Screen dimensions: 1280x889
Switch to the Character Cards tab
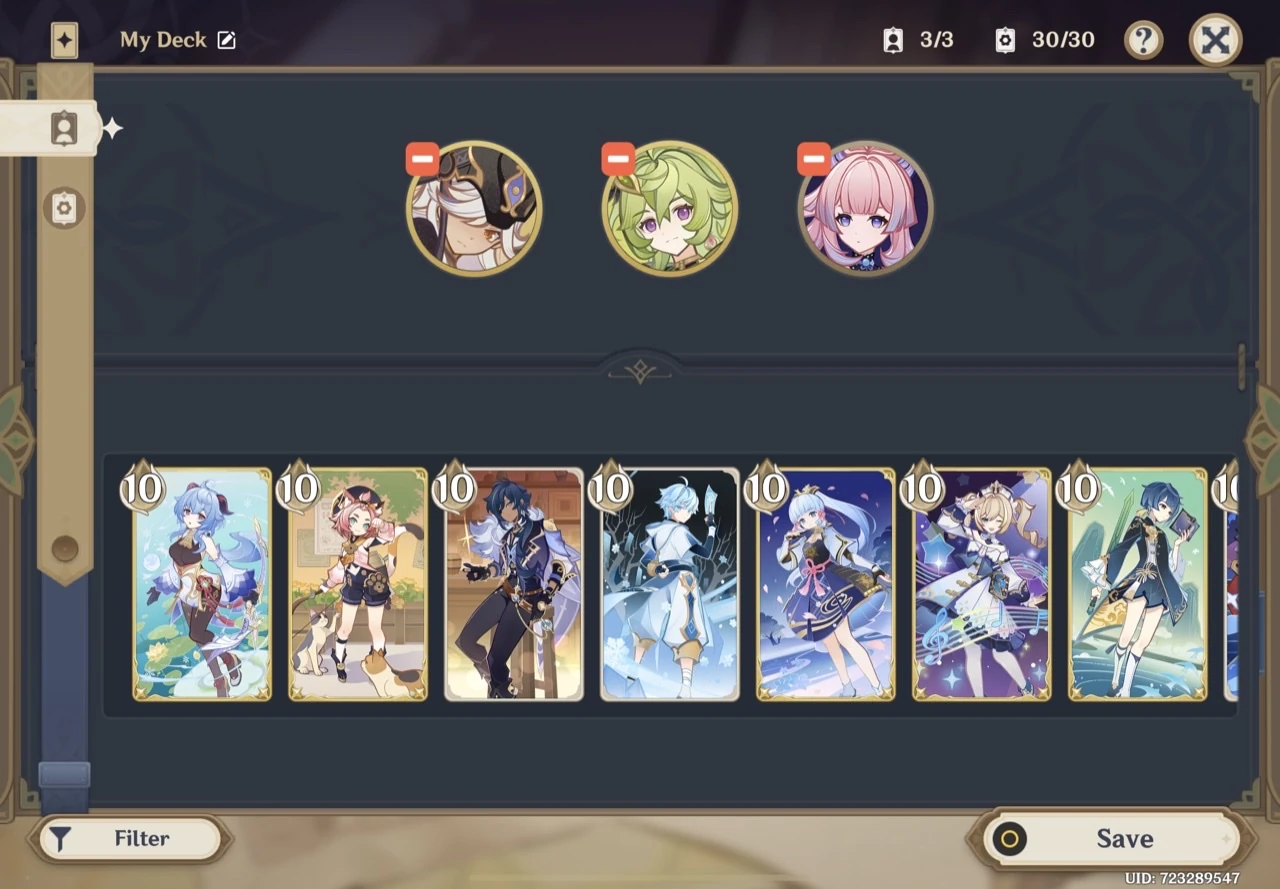pyautogui.click(x=63, y=127)
